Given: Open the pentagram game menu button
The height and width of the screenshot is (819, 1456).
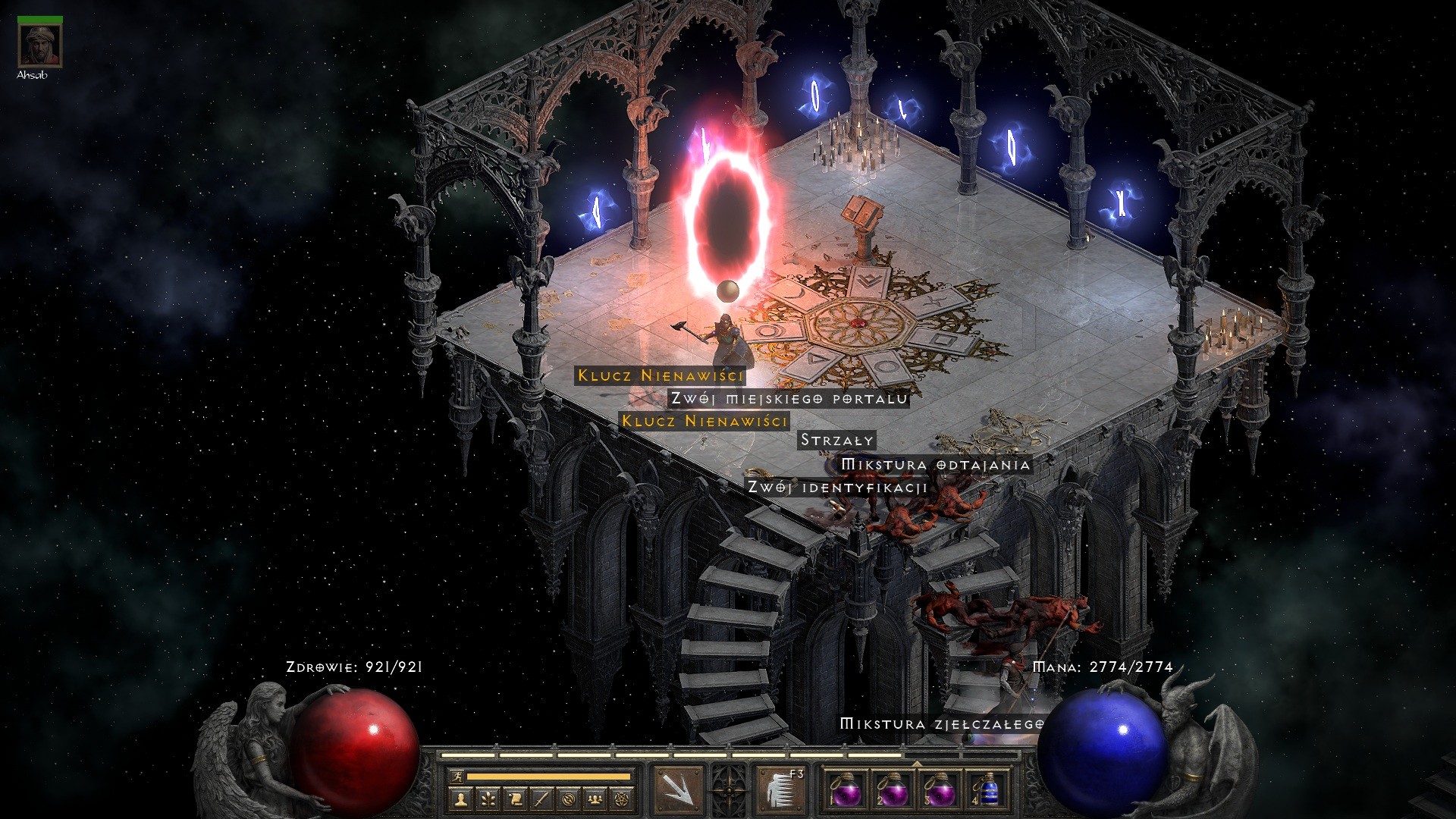Looking at the screenshot, I should tap(623, 799).
